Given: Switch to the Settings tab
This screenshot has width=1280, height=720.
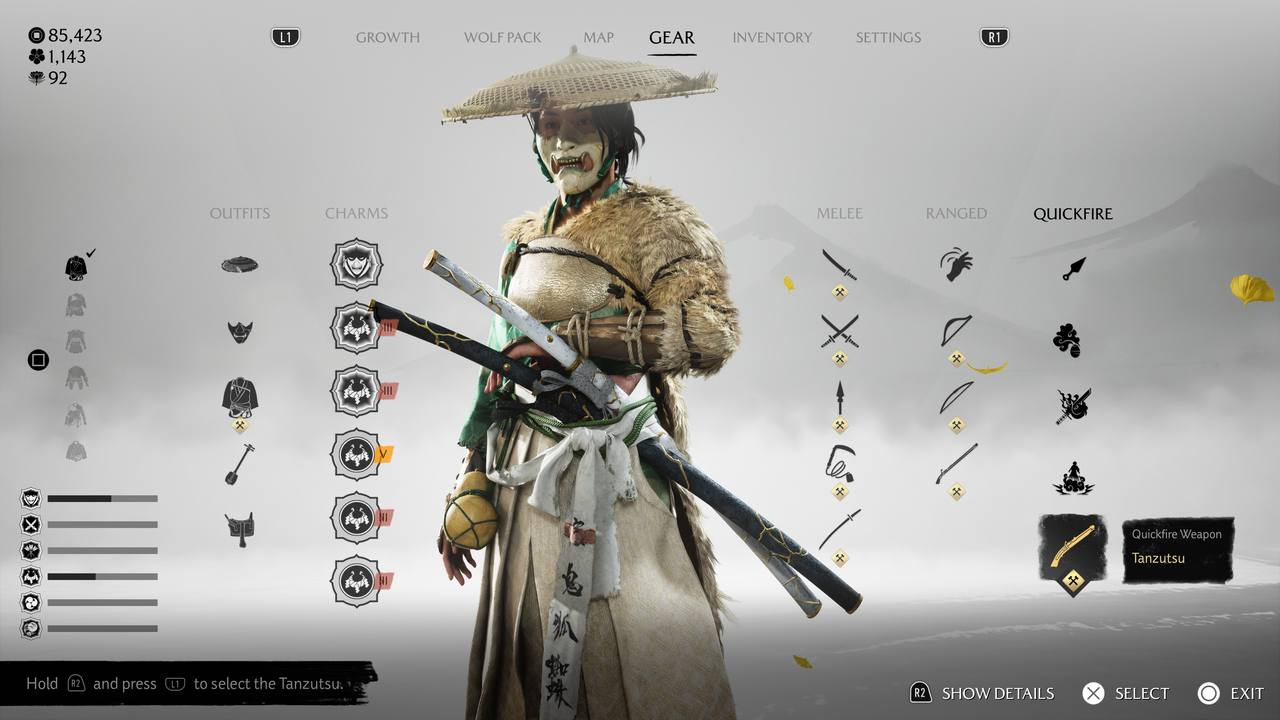Looking at the screenshot, I should tap(888, 38).
